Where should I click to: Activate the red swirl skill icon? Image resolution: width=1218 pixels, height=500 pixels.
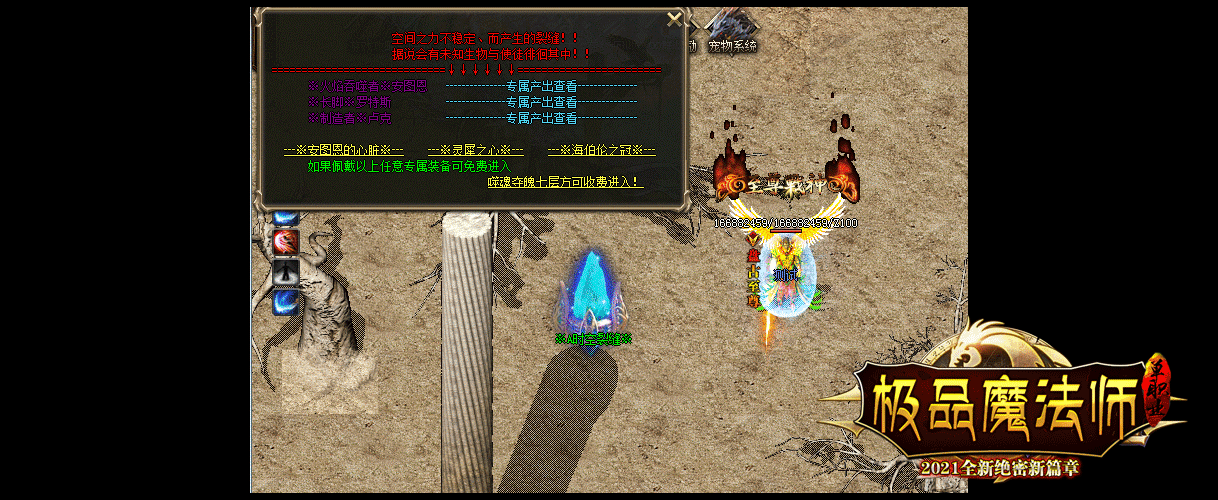(287, 241)
